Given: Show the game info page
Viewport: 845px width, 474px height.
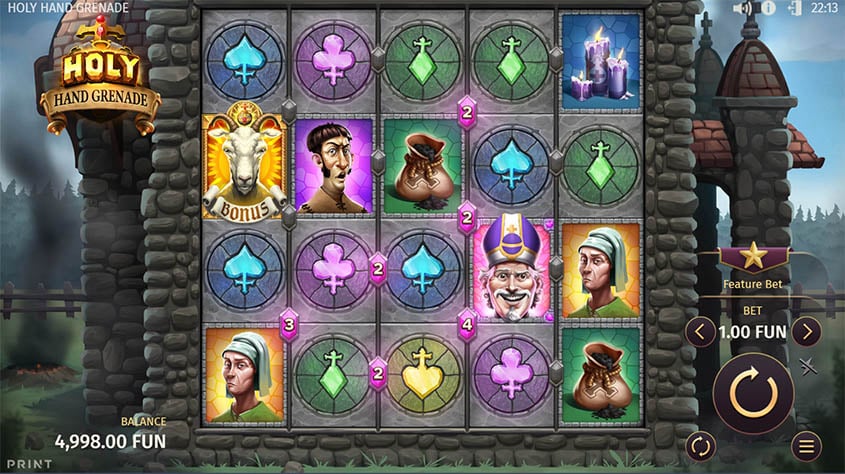Looking at the screenshot, I should click(768, 9).
